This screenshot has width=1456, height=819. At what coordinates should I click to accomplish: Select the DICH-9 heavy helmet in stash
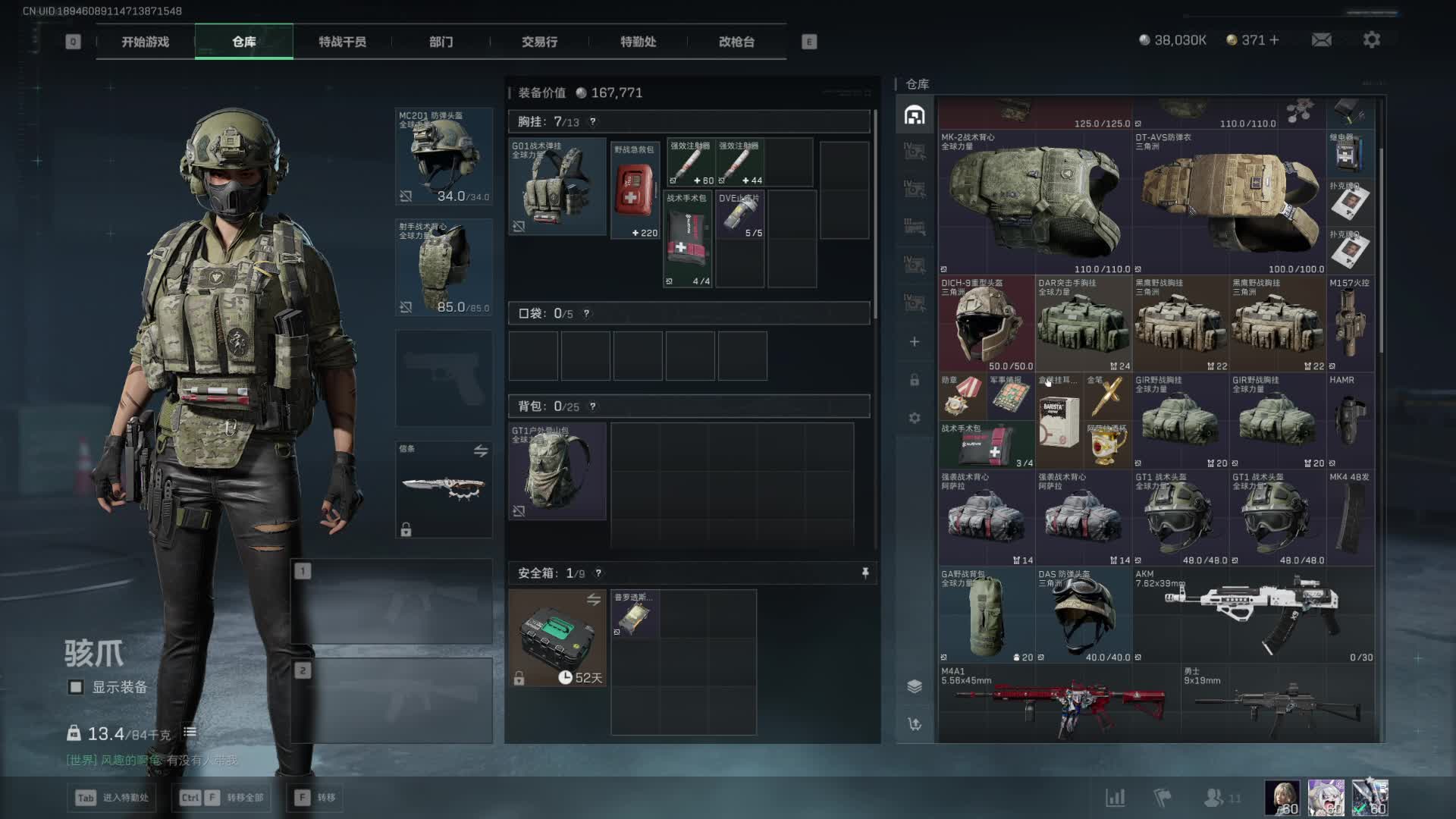(x=987, y=324)
